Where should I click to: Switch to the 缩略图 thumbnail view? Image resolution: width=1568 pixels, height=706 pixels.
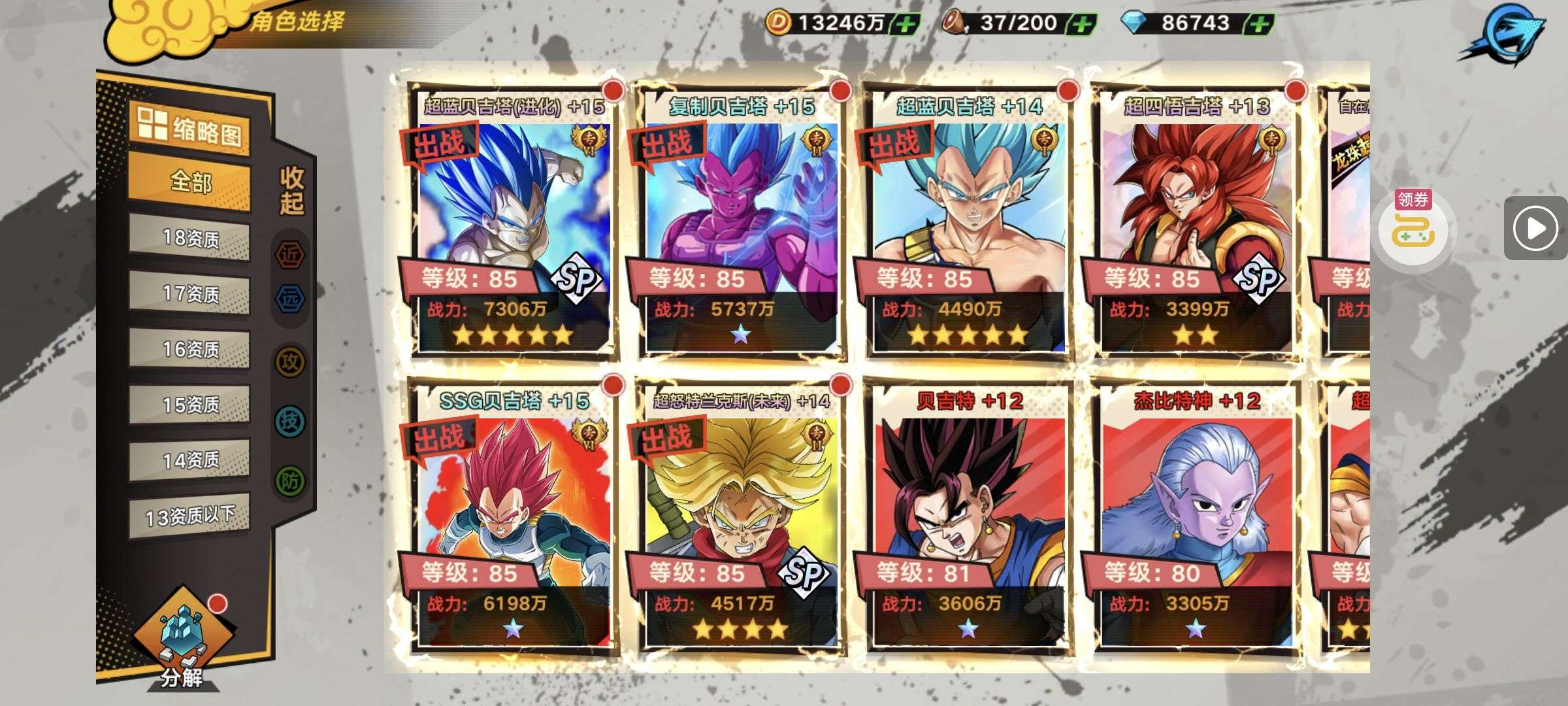click(189, 127)
